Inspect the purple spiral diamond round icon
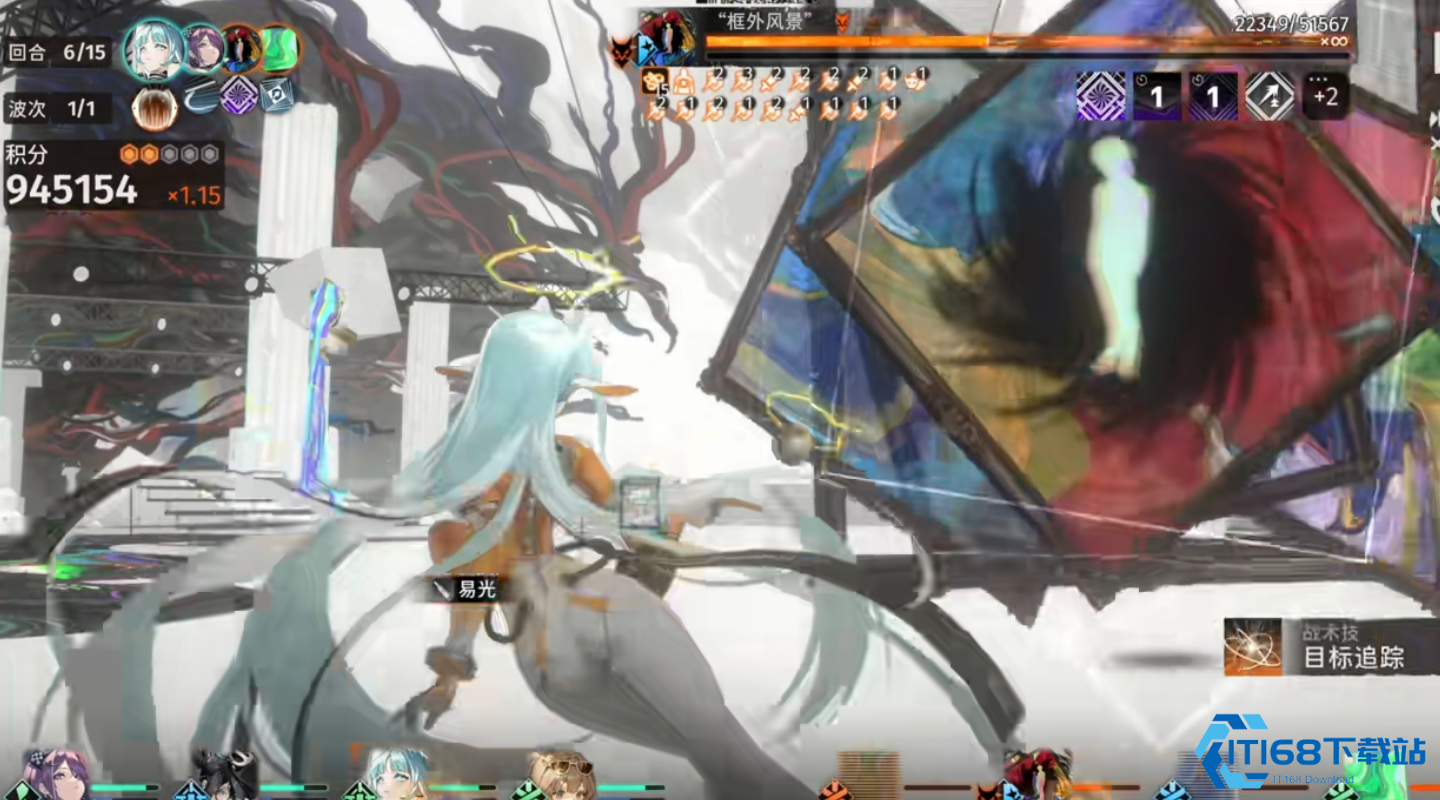 (238, 96)
